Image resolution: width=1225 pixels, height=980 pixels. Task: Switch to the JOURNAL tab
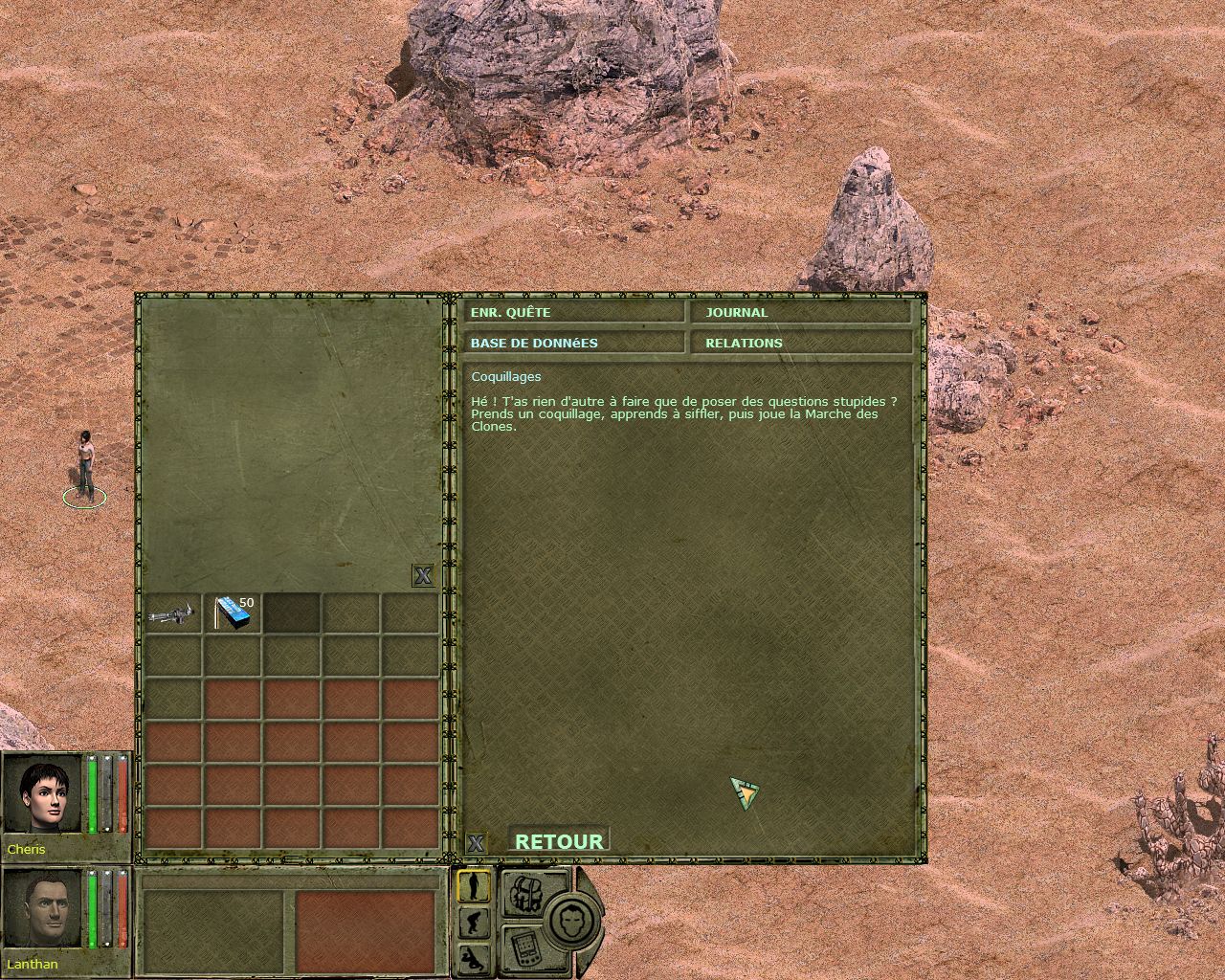800,313
